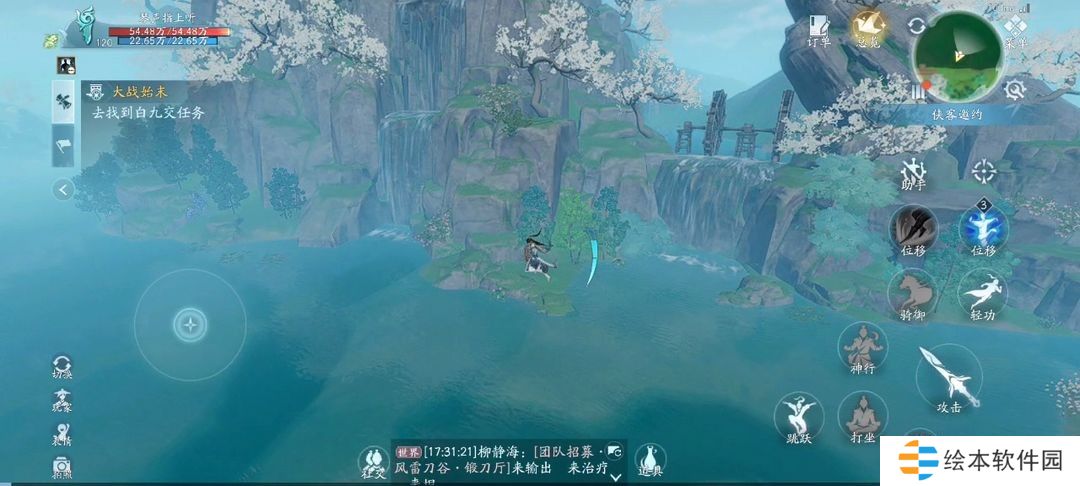The width and height of the screenshot is (1080, 486).
Task: Attack with the 攻击 sword button
Action: pos(948,377)
